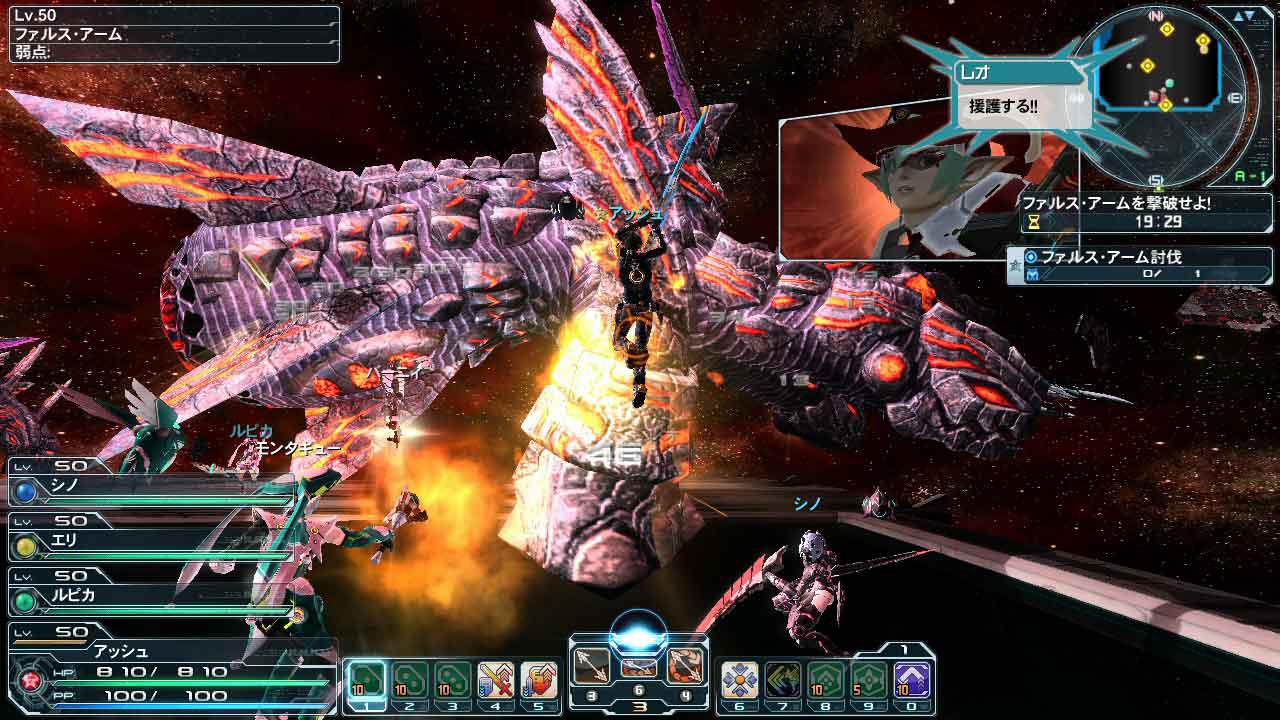Viewport: 1280px width, 720px height.
Task: Choose the green consumable in slot 1
Action: 367,680
